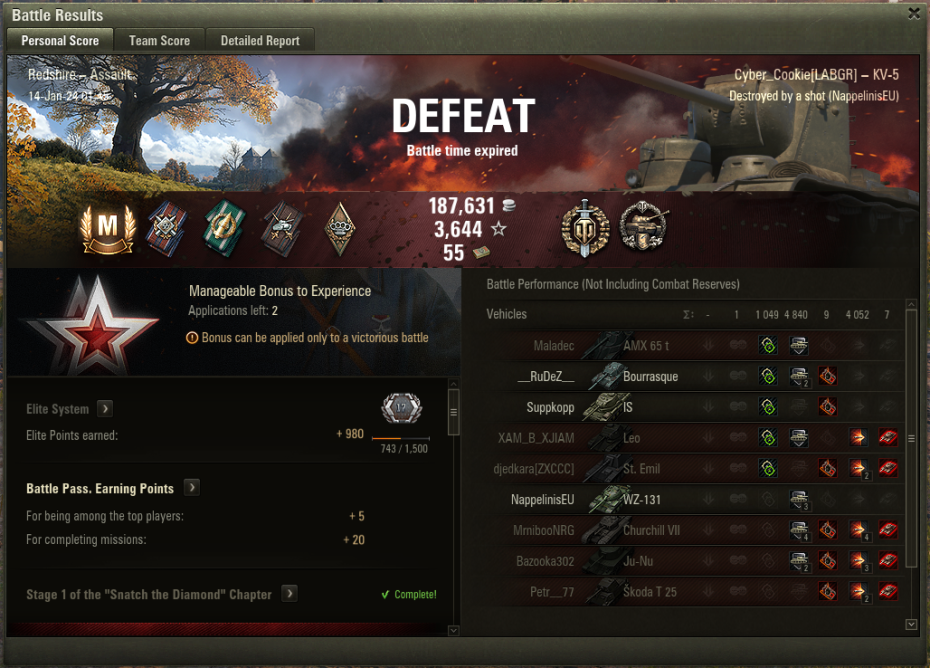Select the Maladec AMX 65 t row

click(x=690, y=346)
